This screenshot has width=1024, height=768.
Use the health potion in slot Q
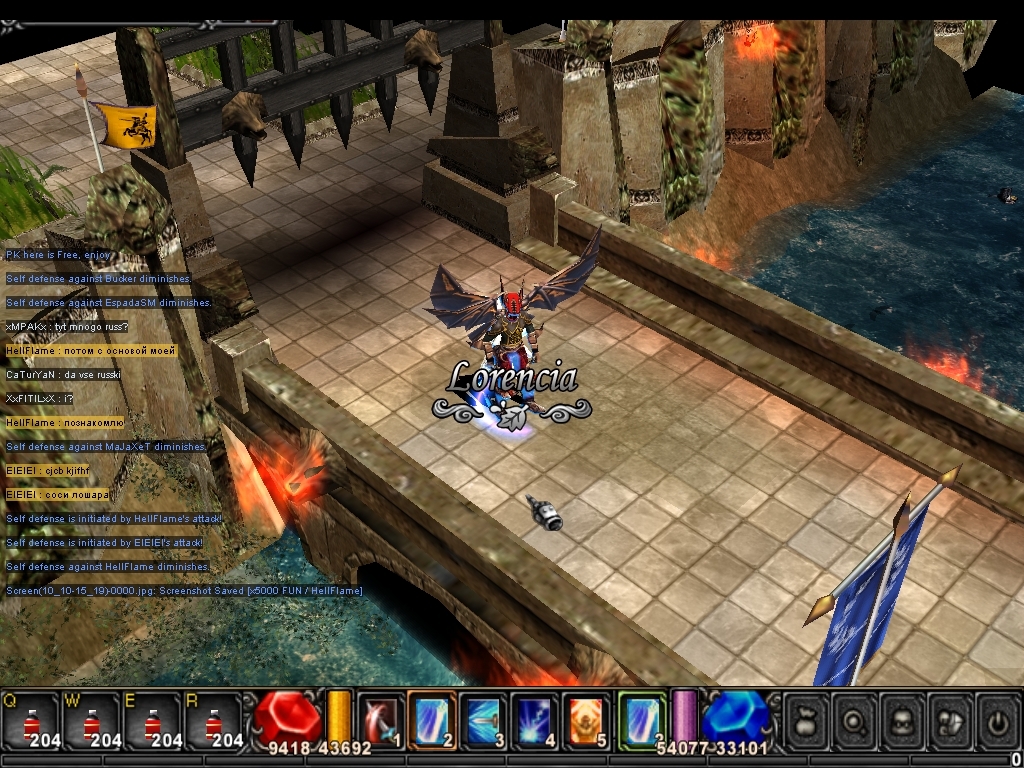click(31, 721)
